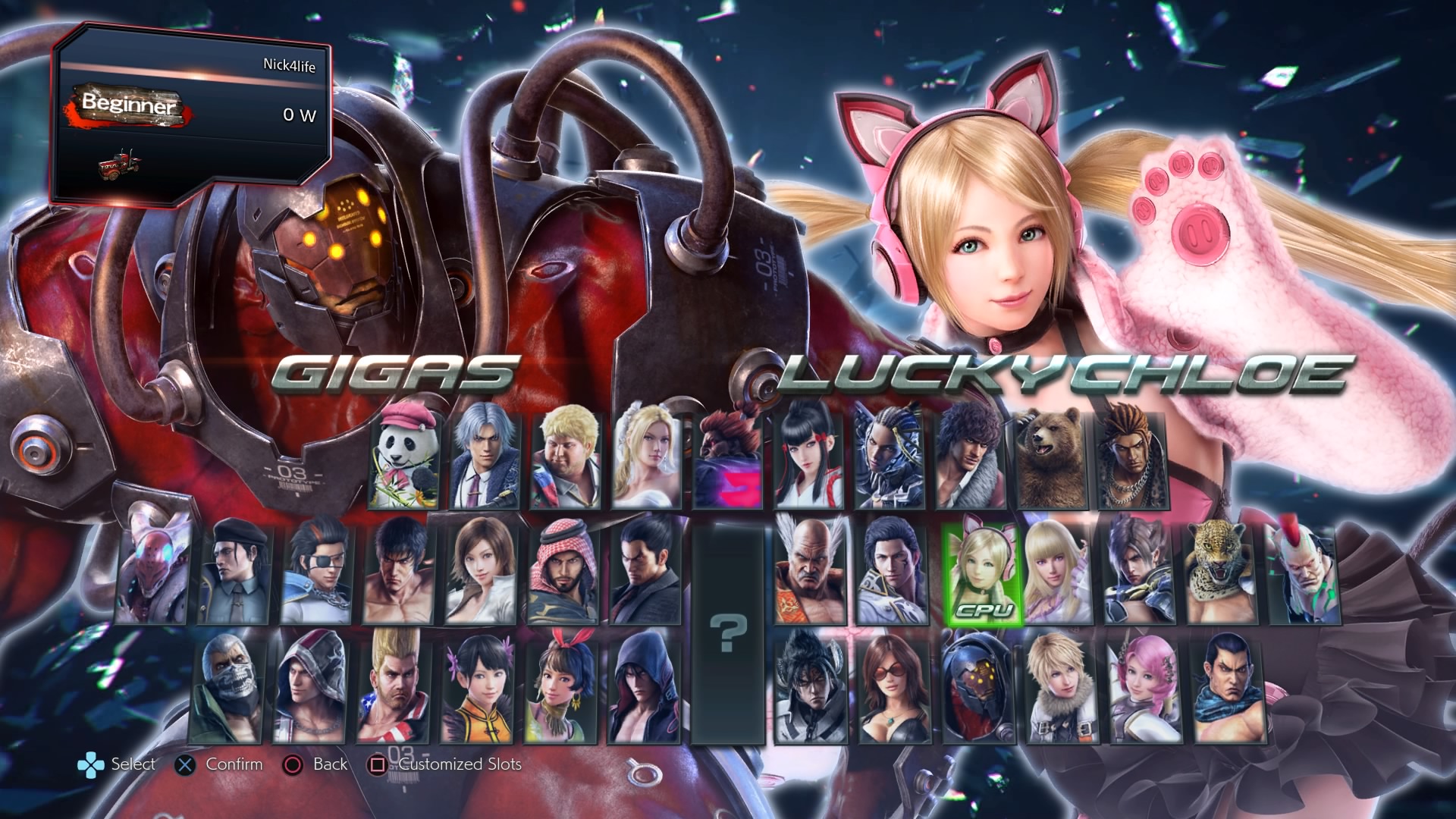
Task: Pick the blonde bride Nina portrait
Action: 646,460
